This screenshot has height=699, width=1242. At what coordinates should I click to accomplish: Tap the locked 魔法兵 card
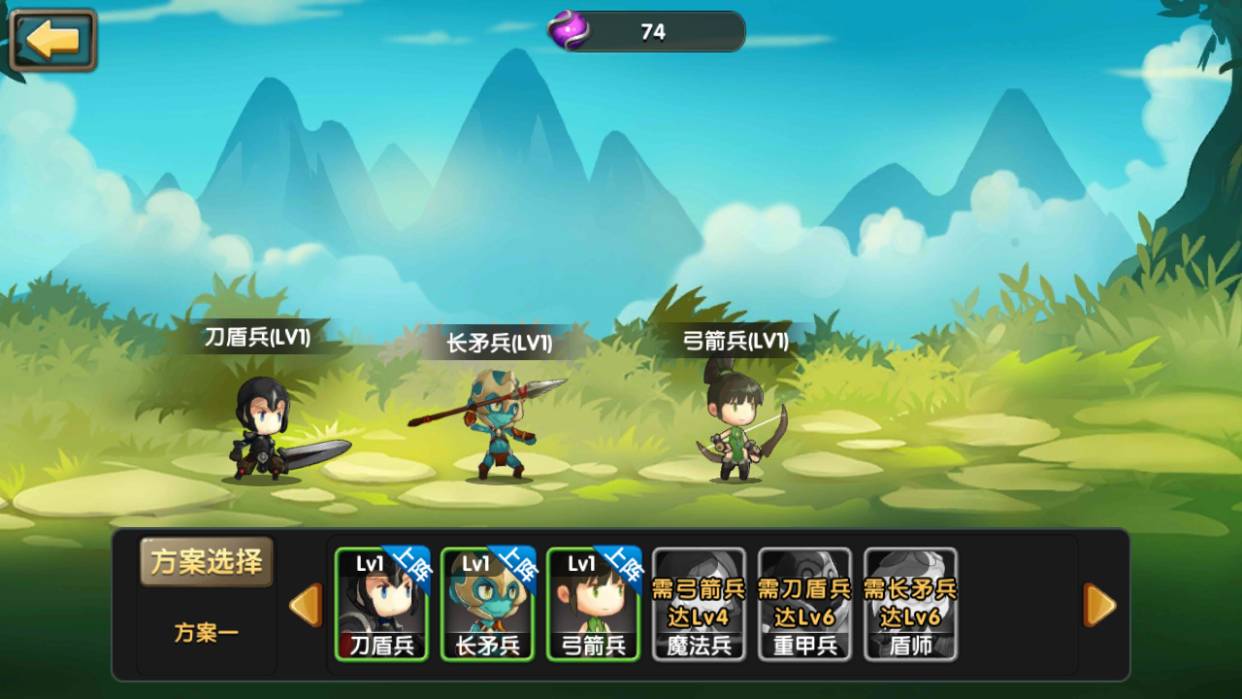[699, 604]
